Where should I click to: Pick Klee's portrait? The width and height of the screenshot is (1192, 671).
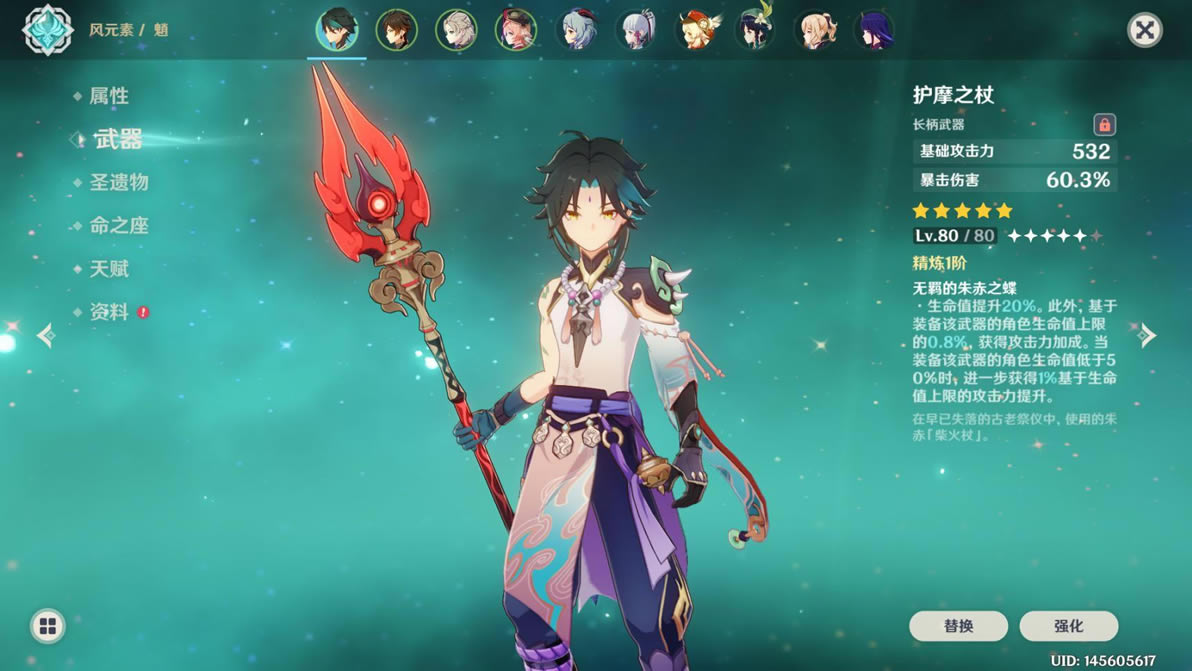pyautogui.click(x=695, y=30)
